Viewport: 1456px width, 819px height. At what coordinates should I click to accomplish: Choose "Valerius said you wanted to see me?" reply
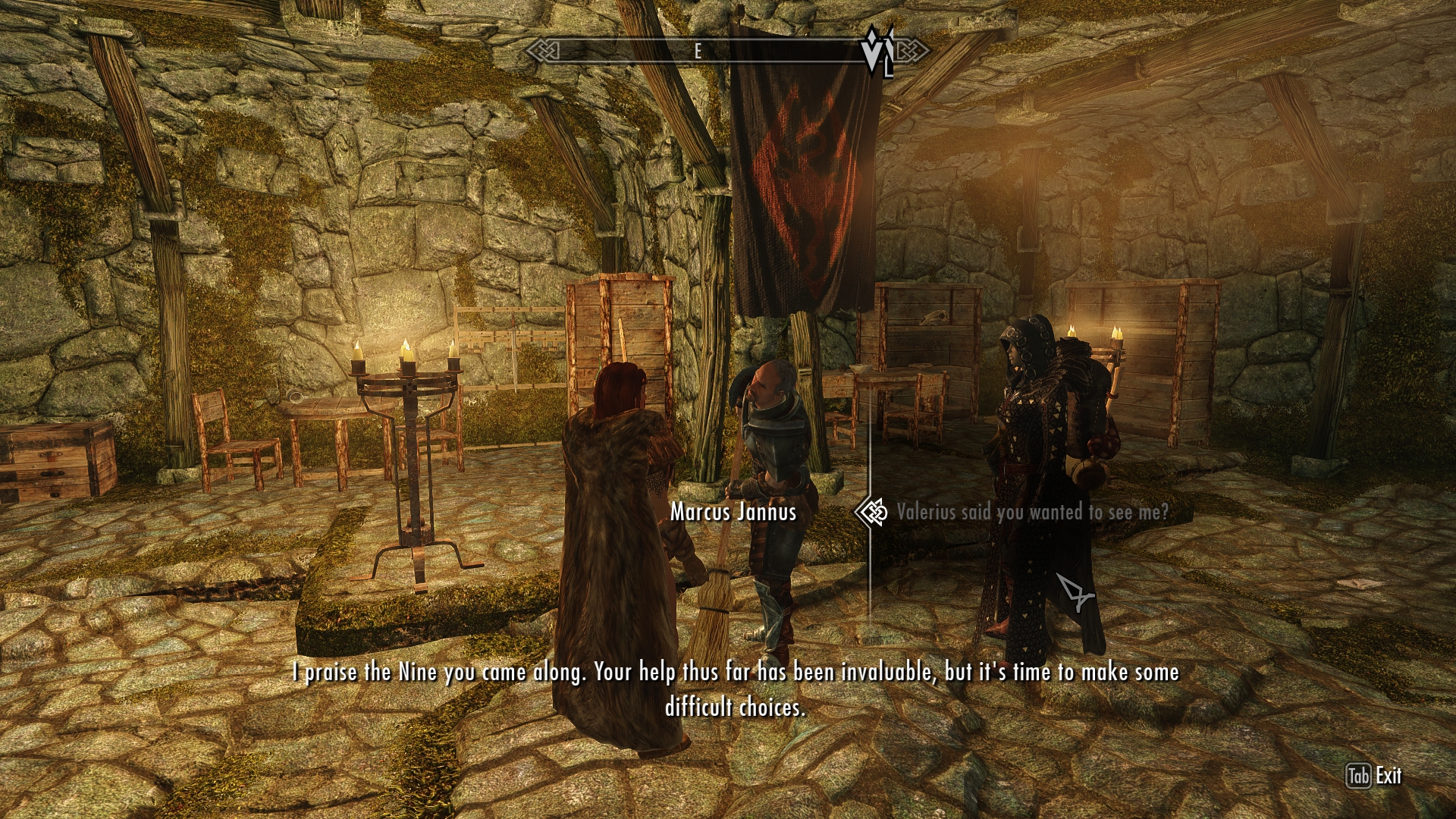point(1032,513)
